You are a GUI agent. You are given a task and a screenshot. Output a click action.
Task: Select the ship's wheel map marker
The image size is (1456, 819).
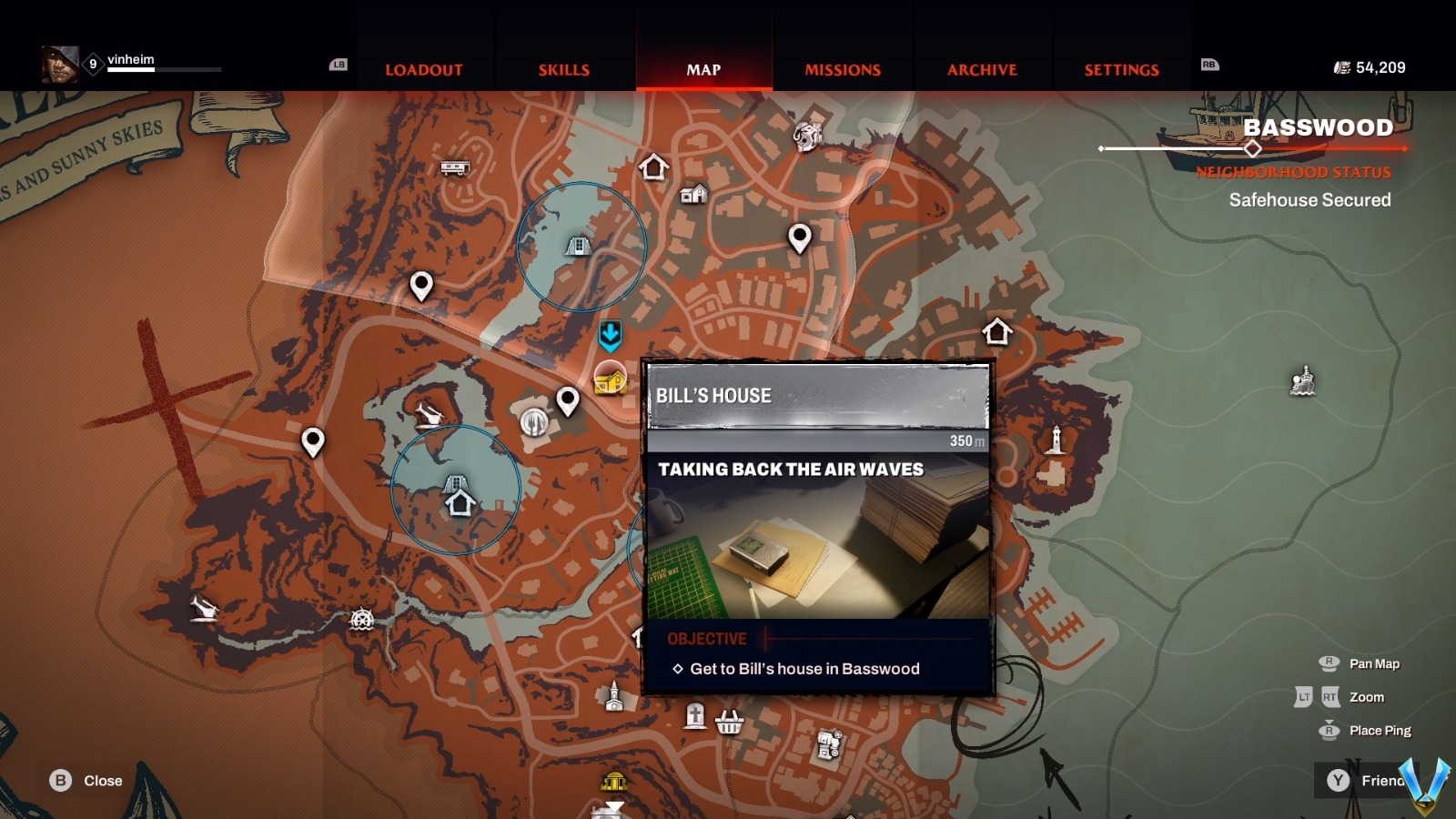(362, 620)
